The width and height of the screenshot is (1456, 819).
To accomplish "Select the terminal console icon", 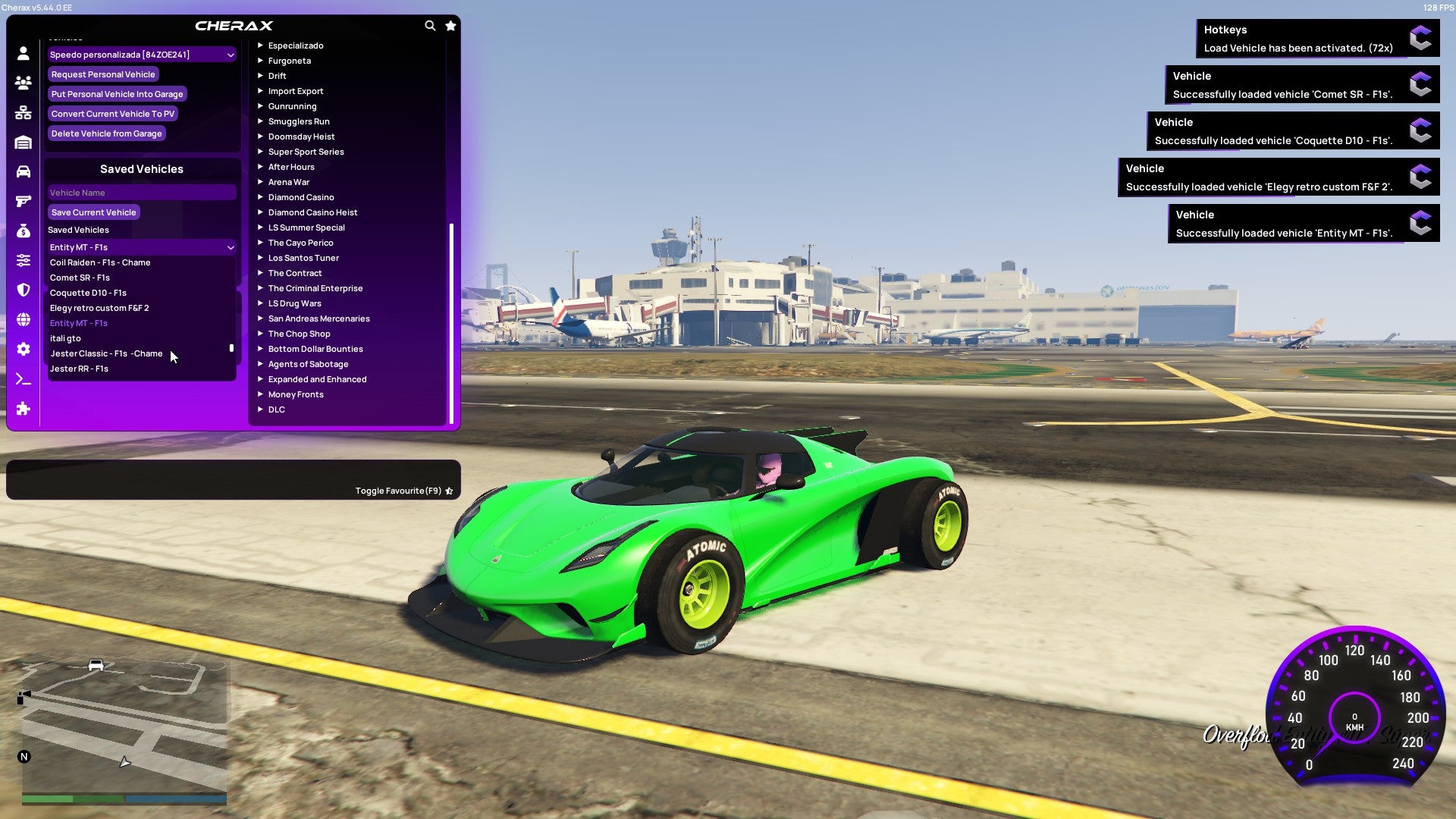I will pos(22,378).
